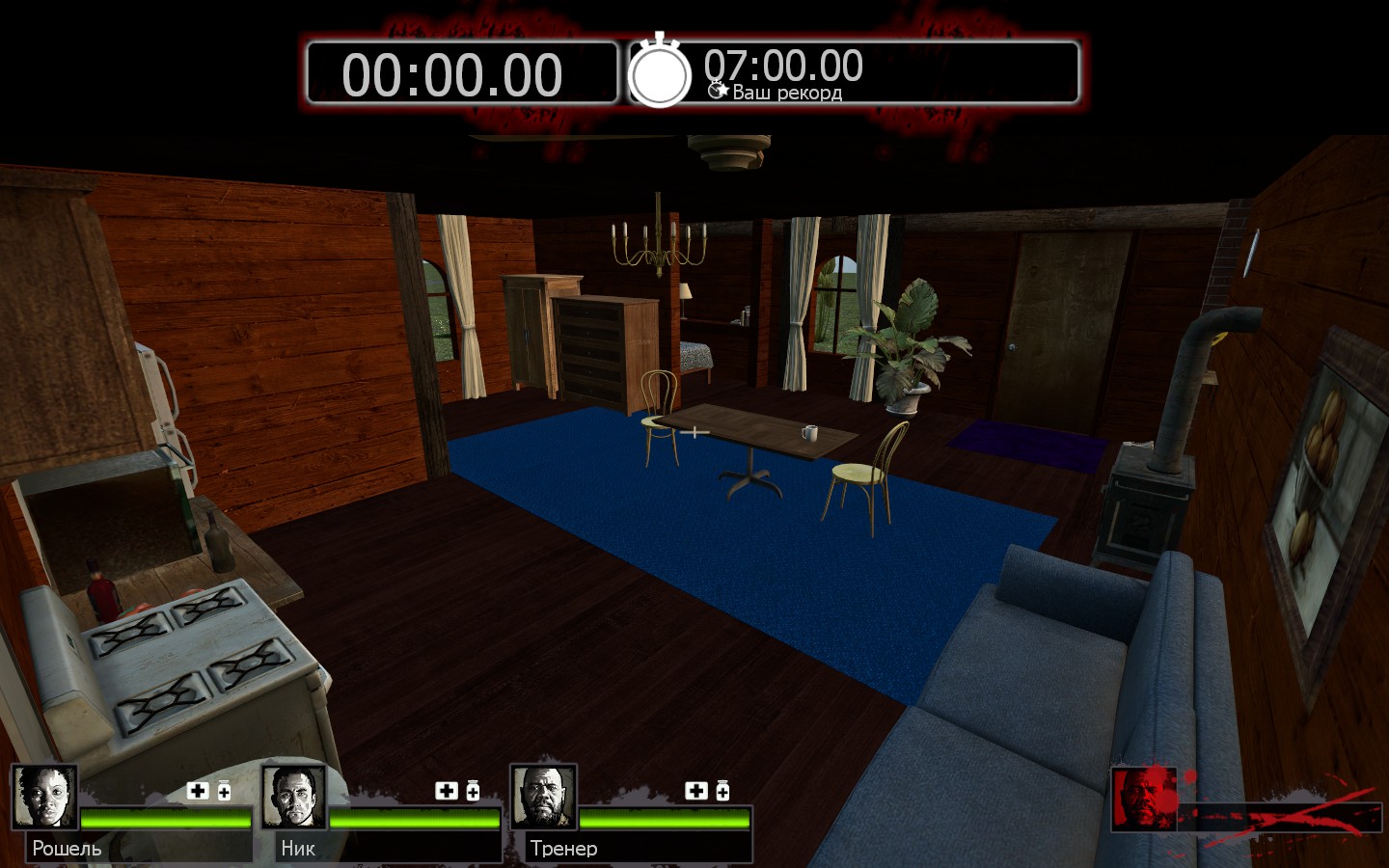Click Ник's pill bottle icon
This screenshot has width=1389, height=868.
click(473, 791)
